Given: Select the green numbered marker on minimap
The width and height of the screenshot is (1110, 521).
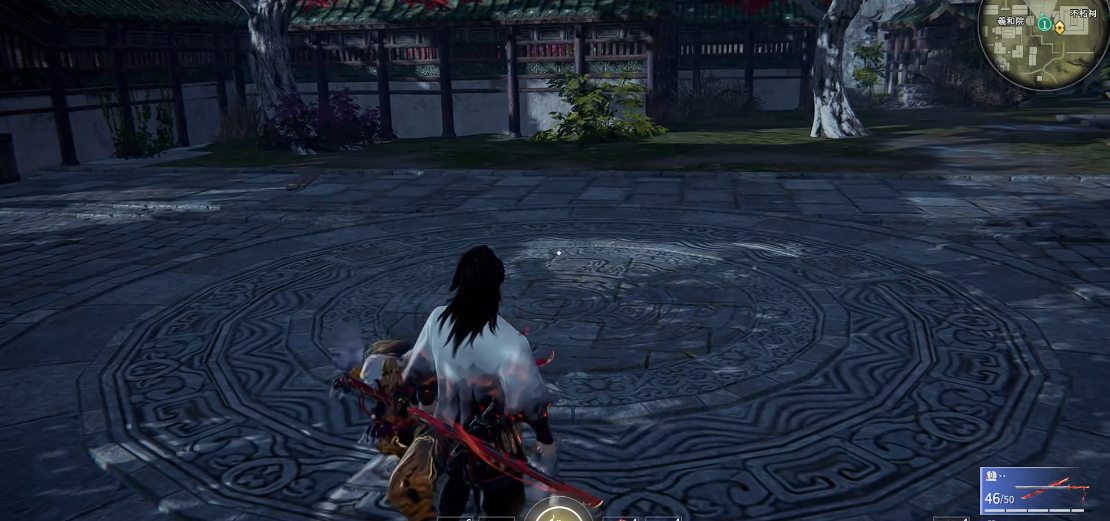Looking at the screenshot, I should point(1044,23).
